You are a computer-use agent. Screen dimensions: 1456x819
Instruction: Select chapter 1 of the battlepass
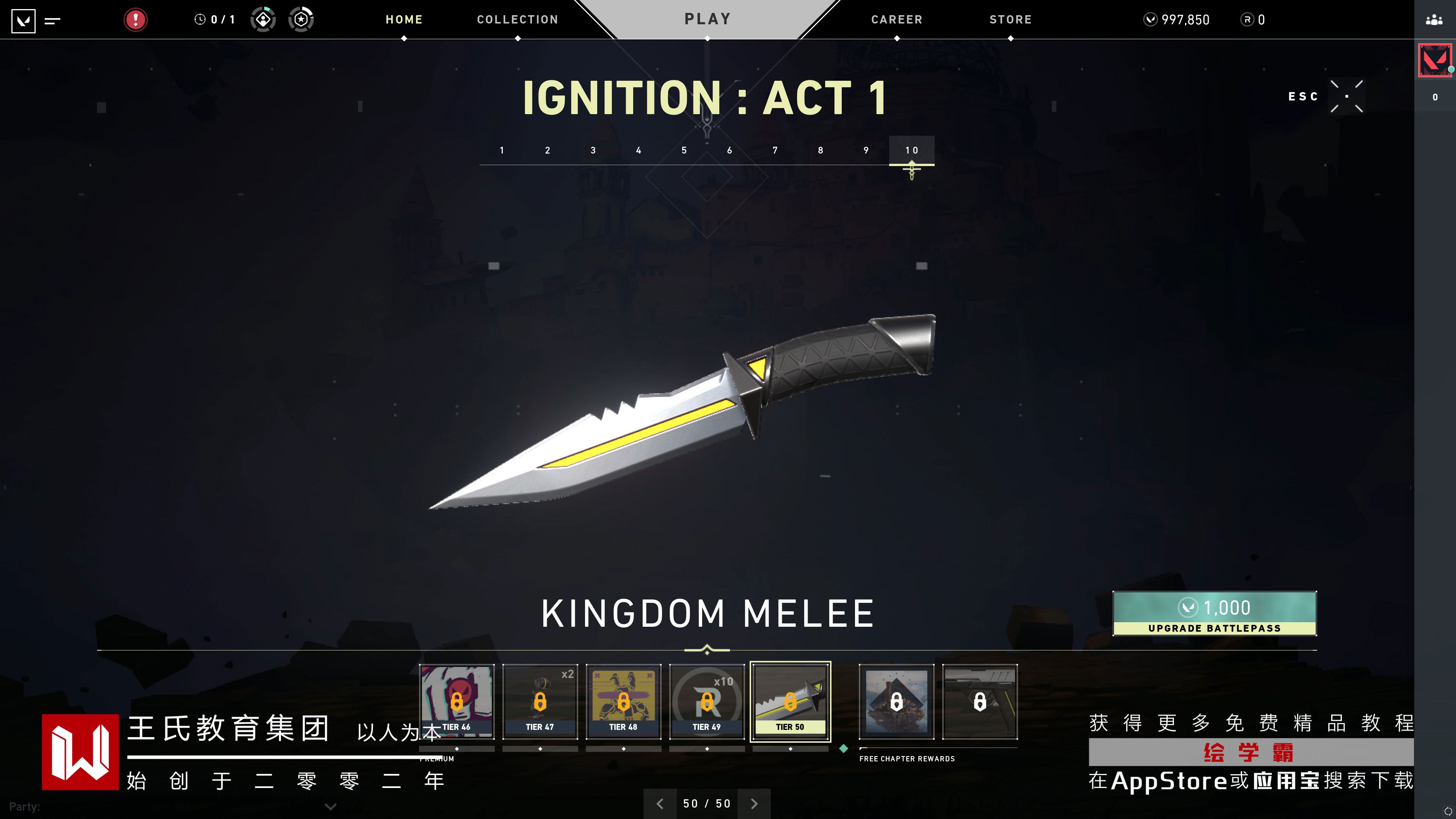[502, 151]
